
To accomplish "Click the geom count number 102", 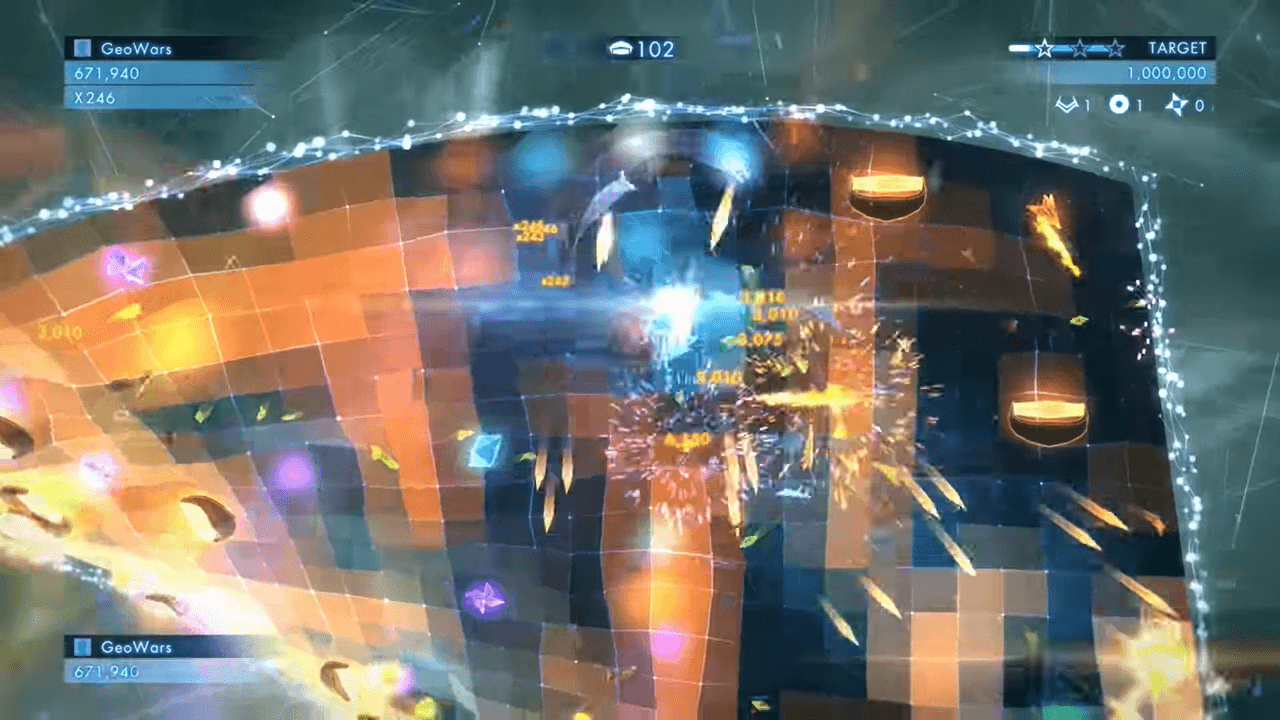I will [658, 48].
